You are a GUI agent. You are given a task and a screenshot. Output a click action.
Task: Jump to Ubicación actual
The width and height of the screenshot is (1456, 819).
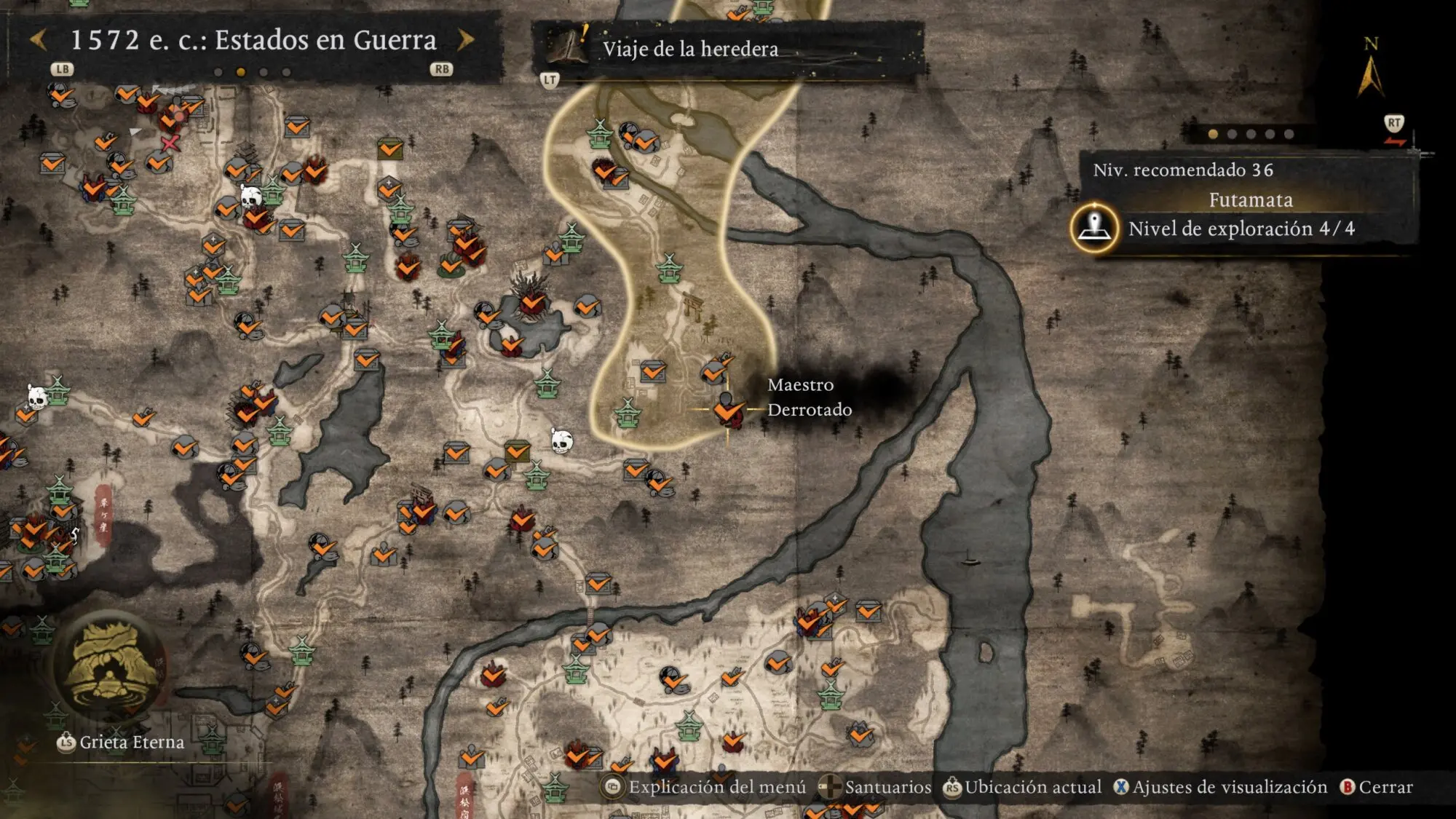pos(1023,787)
